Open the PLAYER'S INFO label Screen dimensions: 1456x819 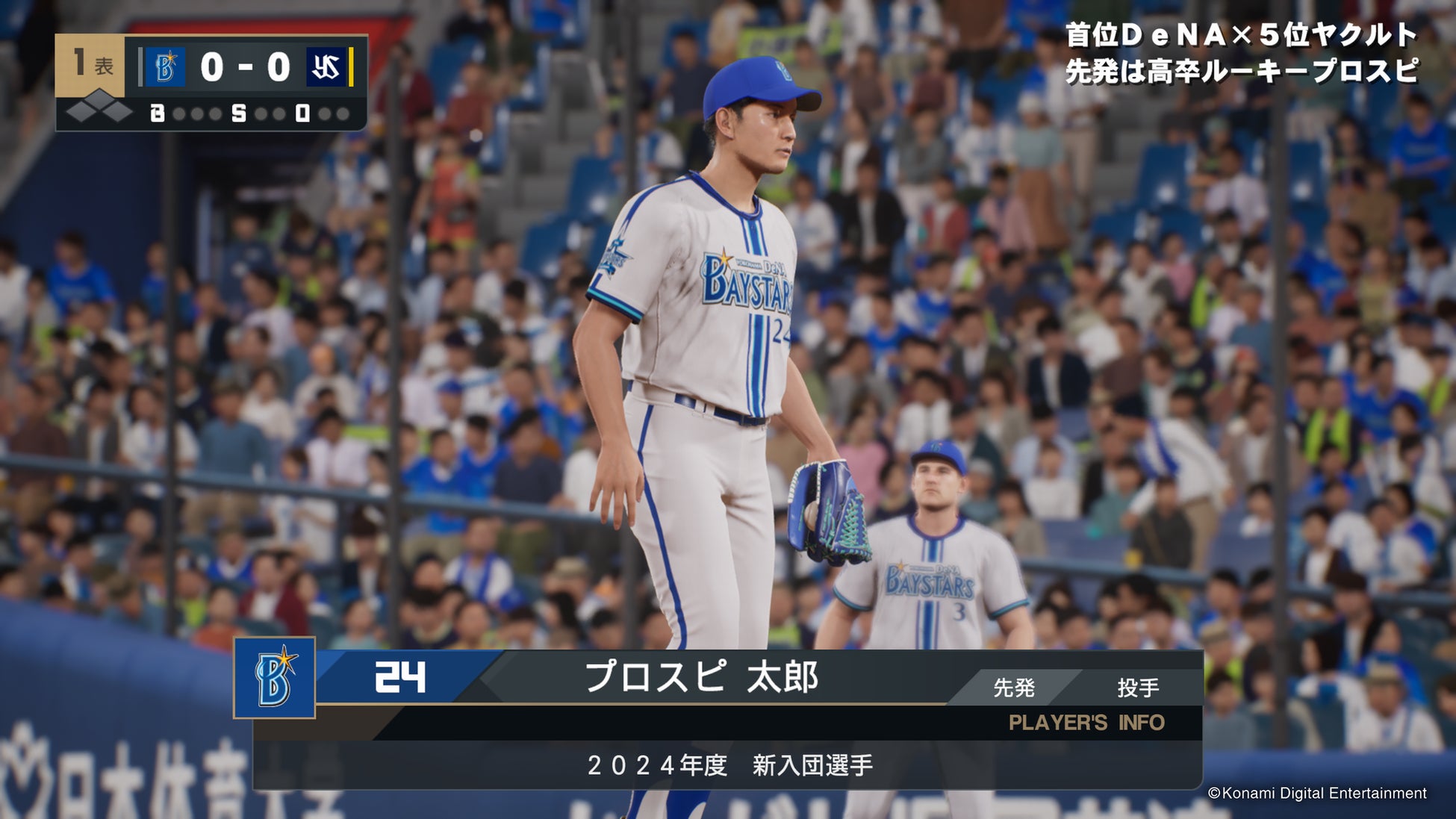pyautogui.click(x=1086, y=723)
